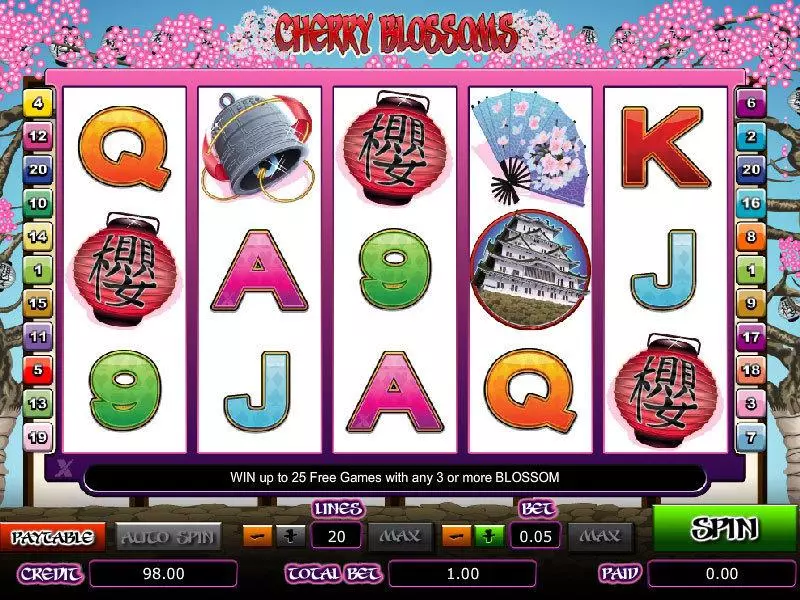Set bet to MAX
The image size is (800, 600).
point(600,537)
